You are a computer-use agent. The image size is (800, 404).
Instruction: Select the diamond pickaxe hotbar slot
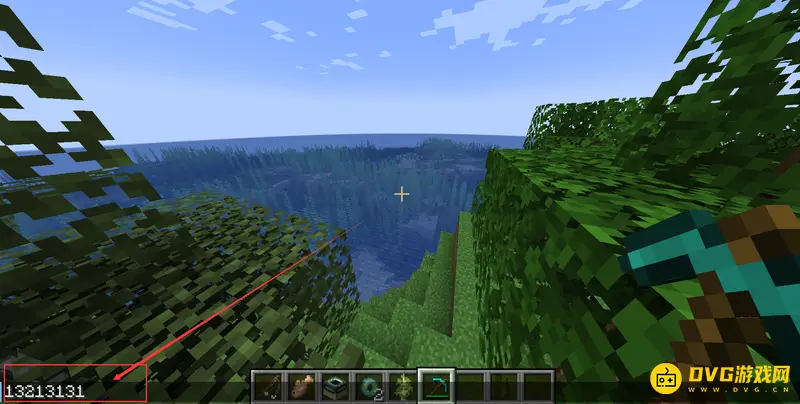tap(437, 387)
